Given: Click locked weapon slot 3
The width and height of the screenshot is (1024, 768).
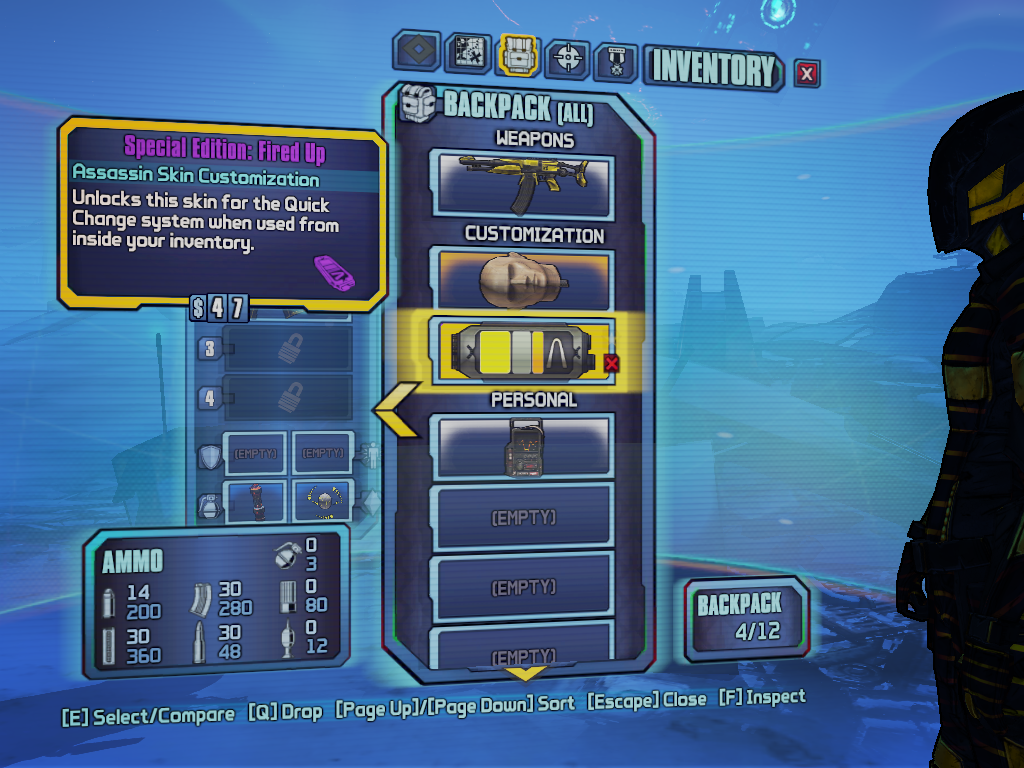Looking at the screenshot, I should (x=287, y=349).
